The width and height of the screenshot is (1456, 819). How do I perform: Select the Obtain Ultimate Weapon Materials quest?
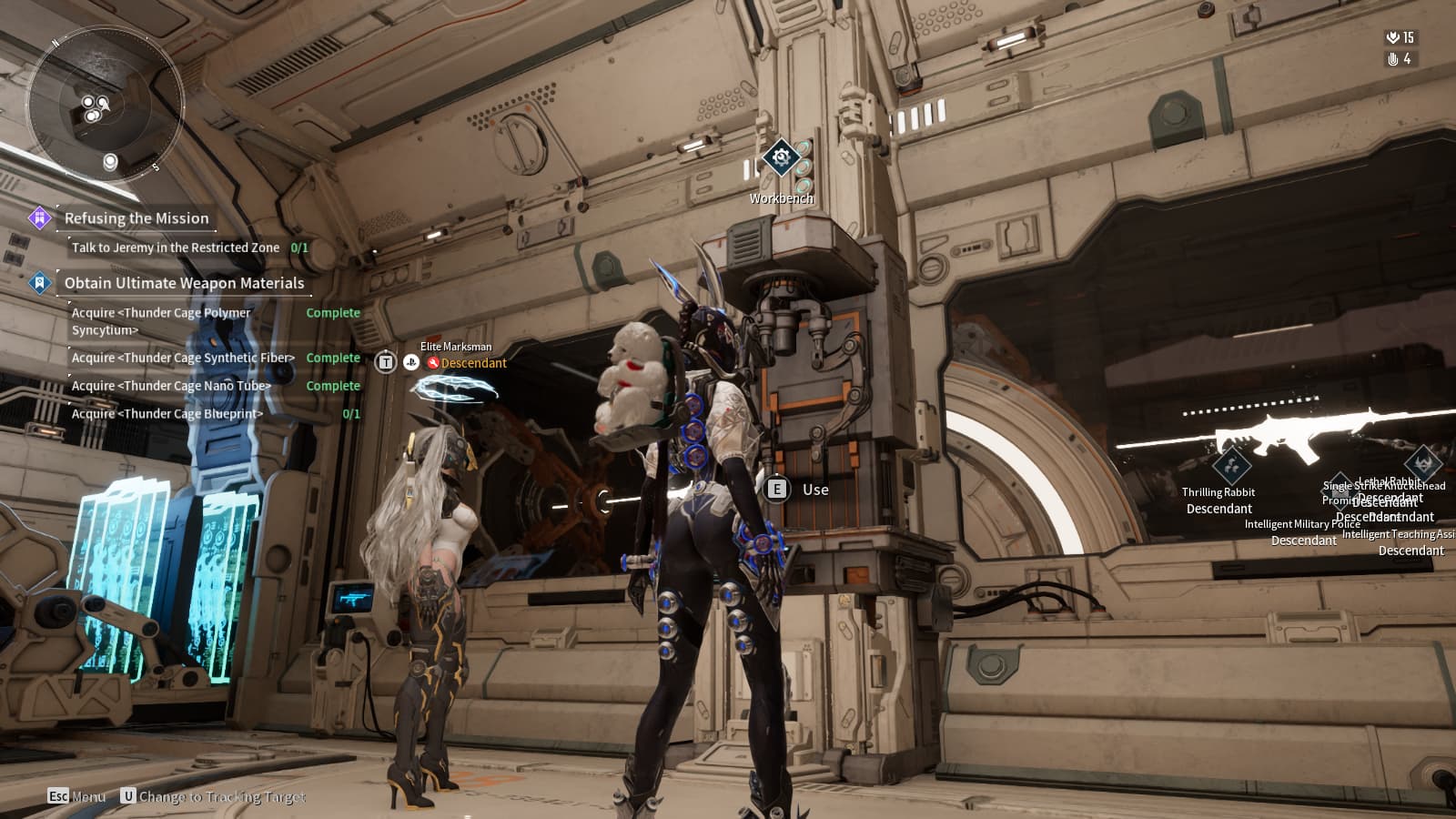tap(184, 283)
